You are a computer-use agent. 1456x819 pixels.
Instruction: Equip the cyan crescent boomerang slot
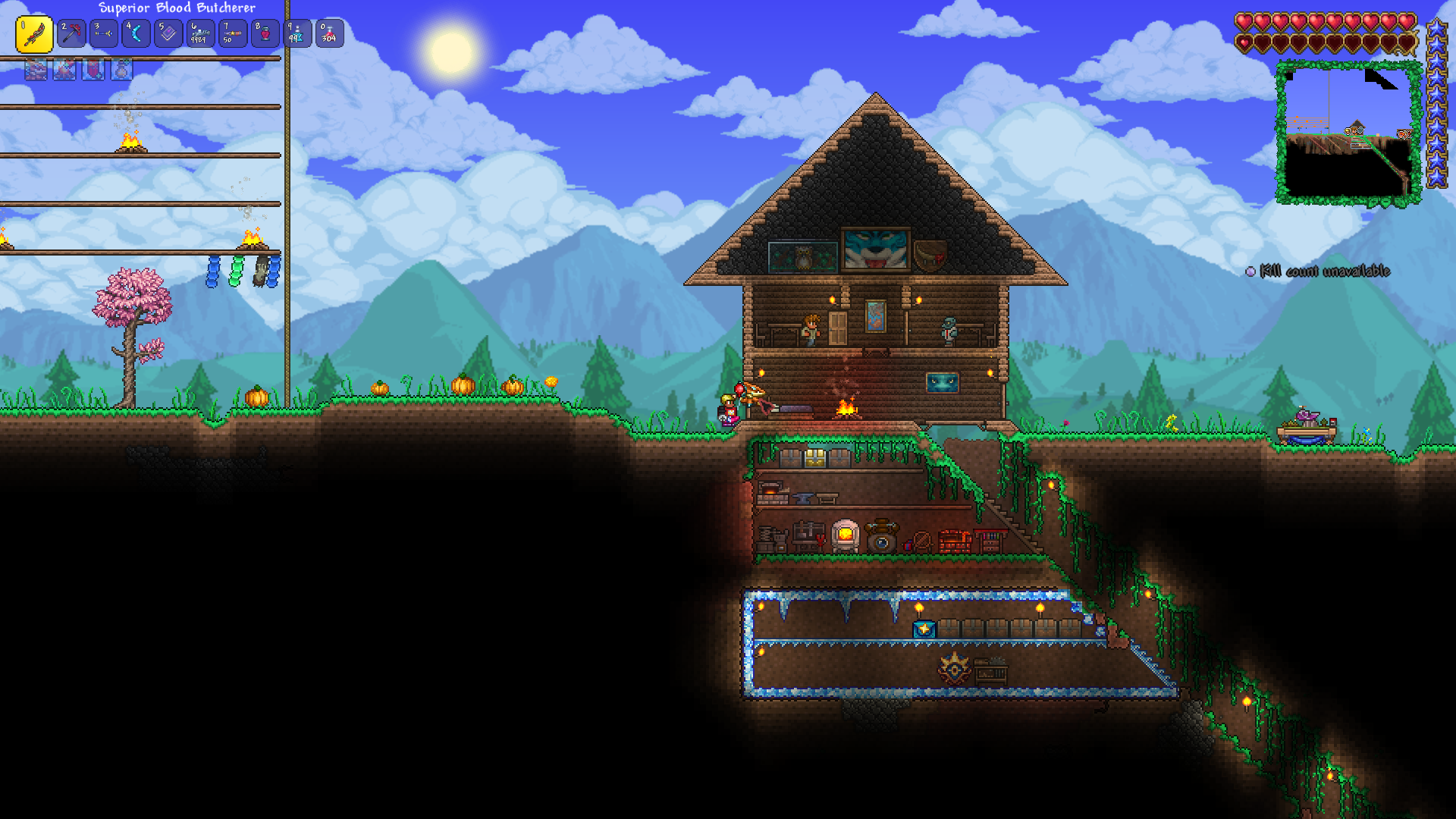click(136, 33)
